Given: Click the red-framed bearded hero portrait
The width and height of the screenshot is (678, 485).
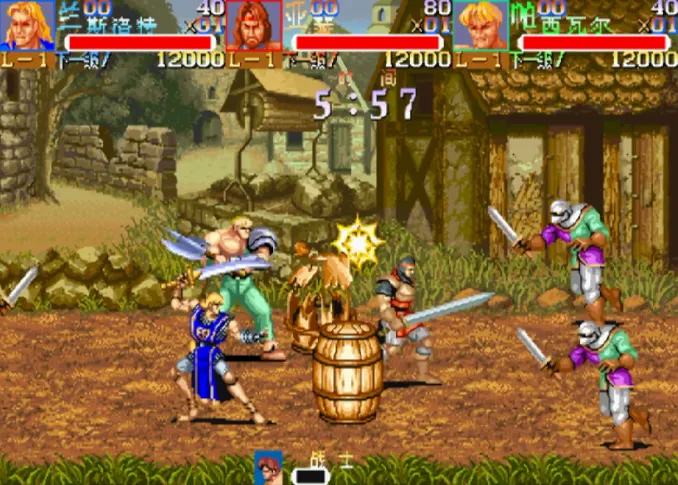Looking at the screenshot, I should [254, 26].
